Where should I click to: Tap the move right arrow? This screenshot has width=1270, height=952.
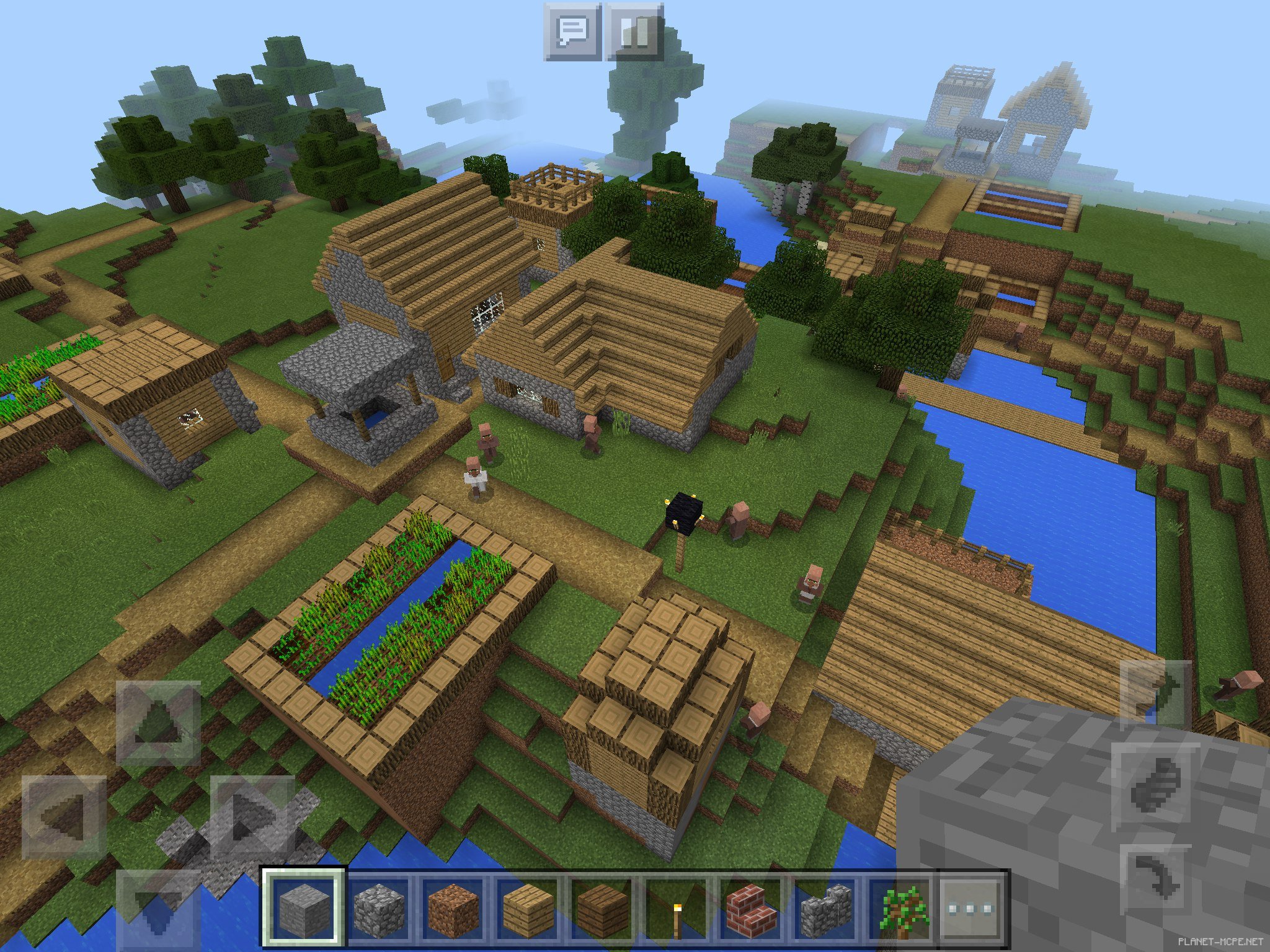tap(252, 816)
